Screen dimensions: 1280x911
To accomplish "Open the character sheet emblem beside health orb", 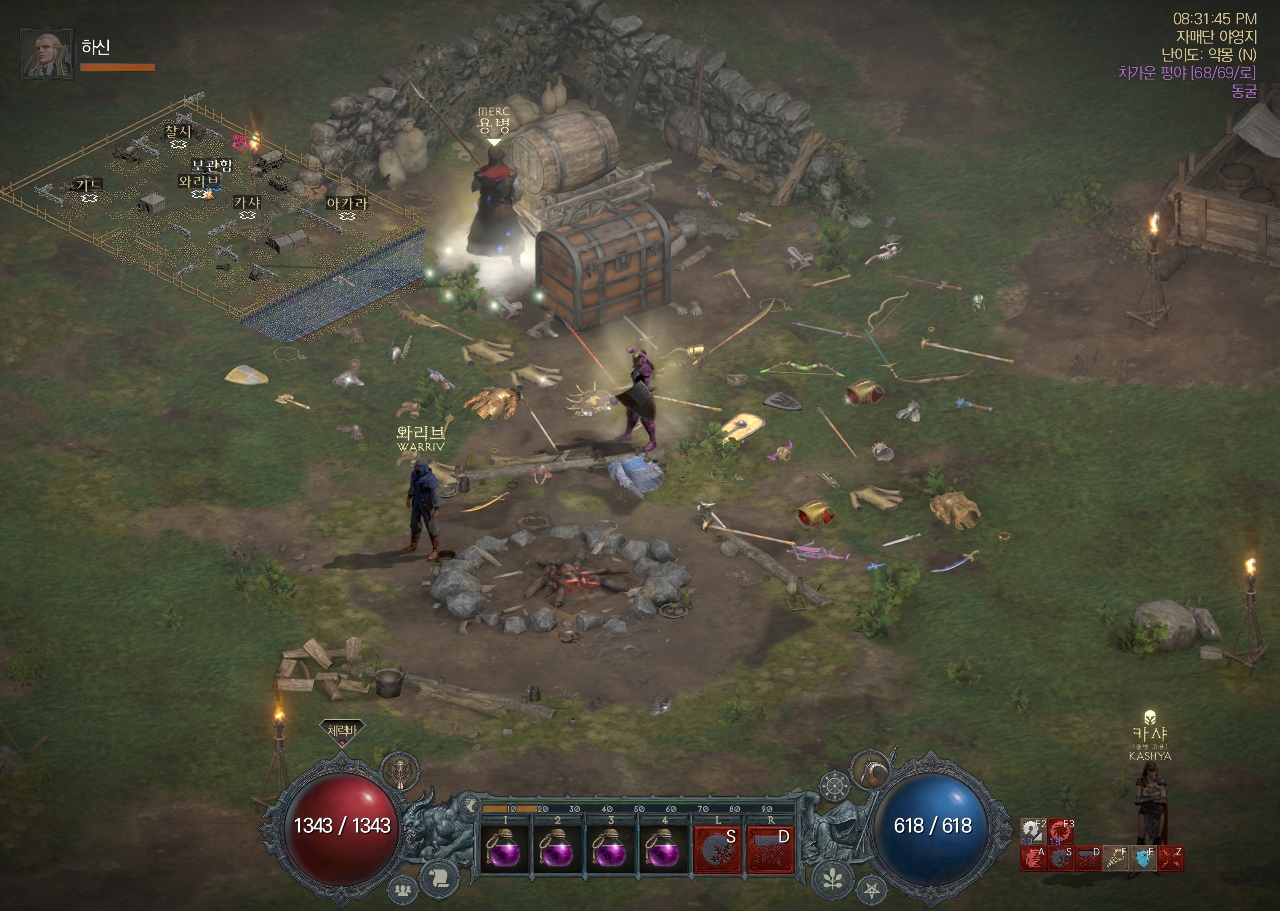I will coord(400,771).
